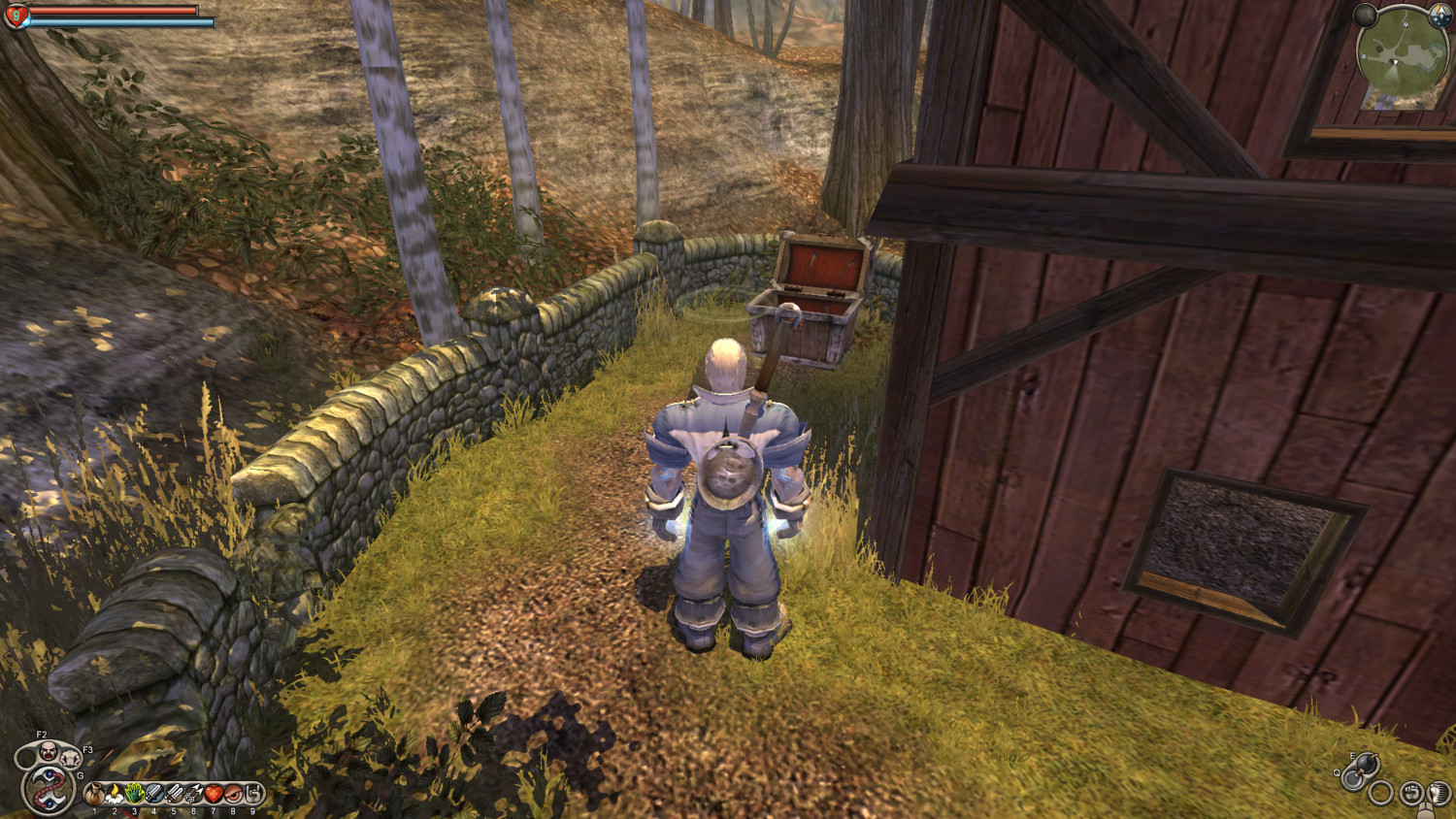Click the muscular torso icon
The height and width of the screenshot is (819, 1456).
click(x=70, y=758)
